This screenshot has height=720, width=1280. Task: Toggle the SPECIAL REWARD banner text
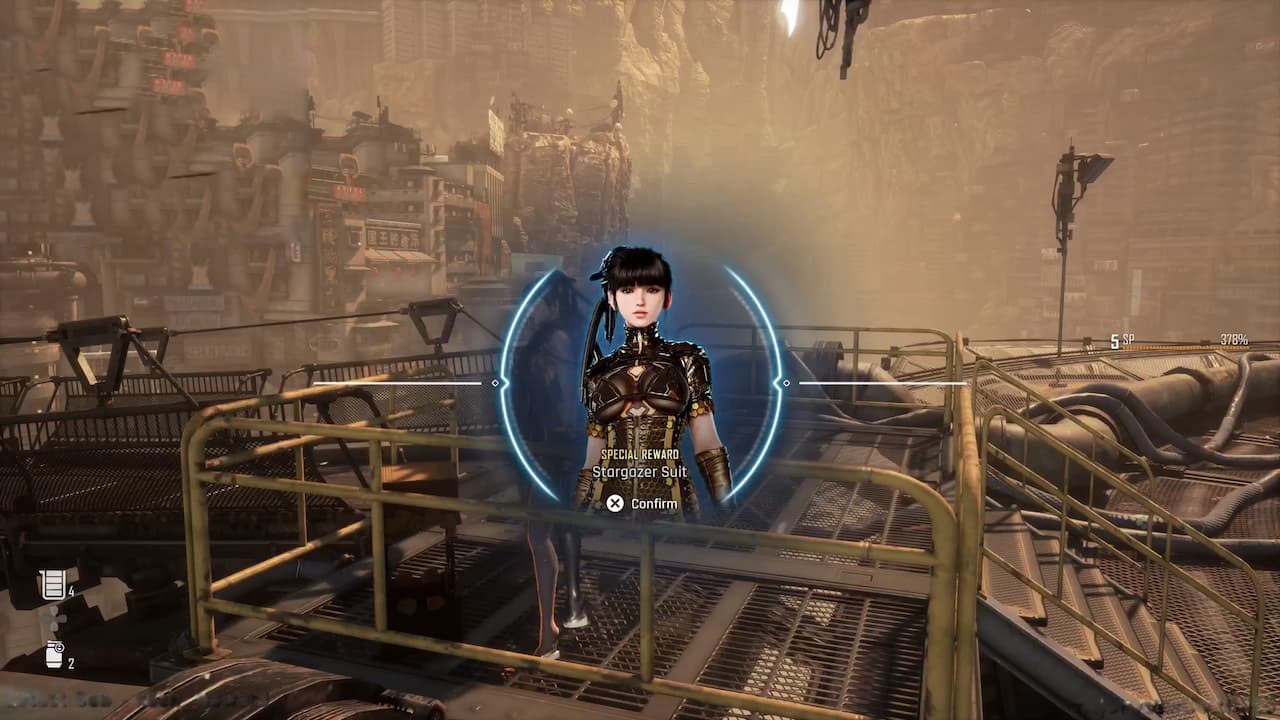tap(640, 454)
